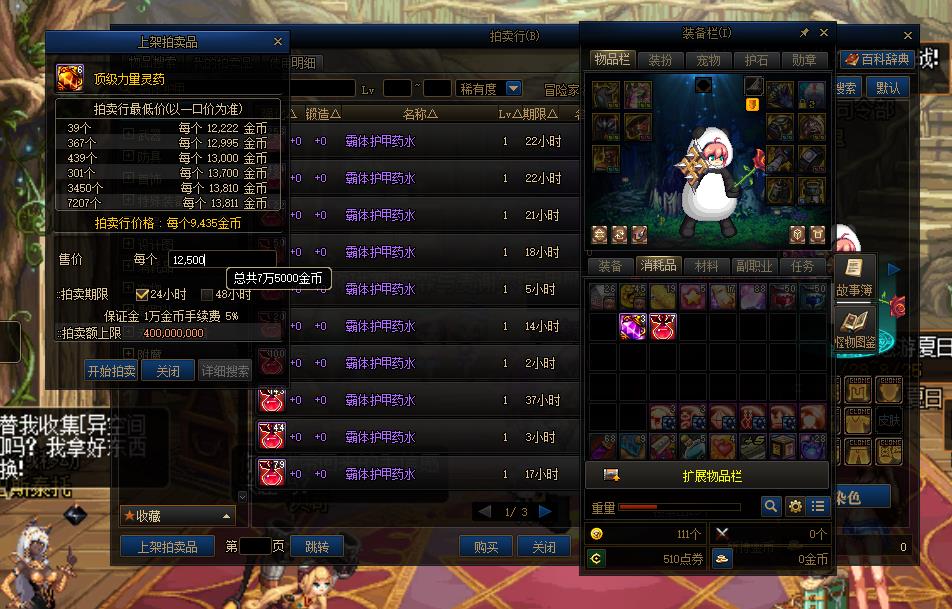Open the 宠物 pet tab
The image size is (952, 609).
[x=708, y=60]
